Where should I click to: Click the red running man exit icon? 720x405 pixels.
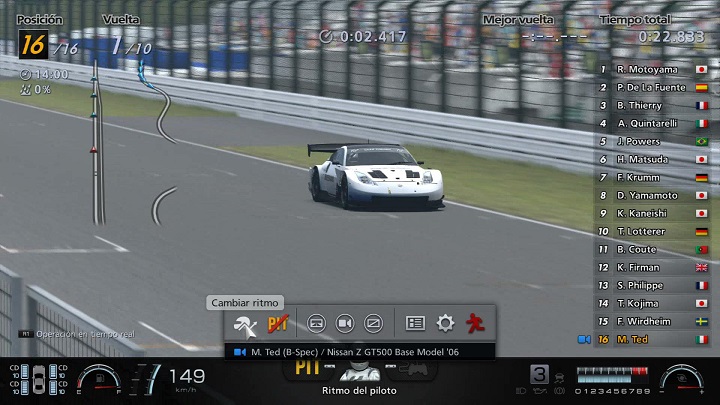476,324
